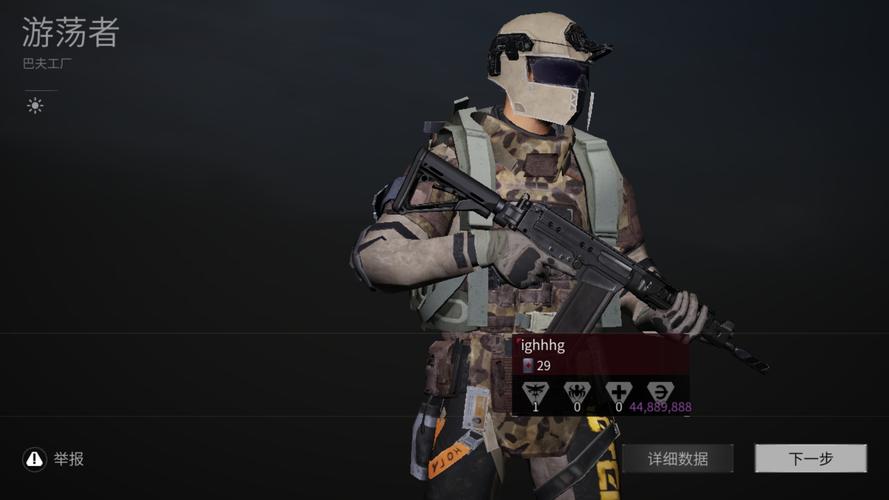This screenshot has width=889, height=500.
Task: Continue with the 下一步 button
Action: click(810, 459)
